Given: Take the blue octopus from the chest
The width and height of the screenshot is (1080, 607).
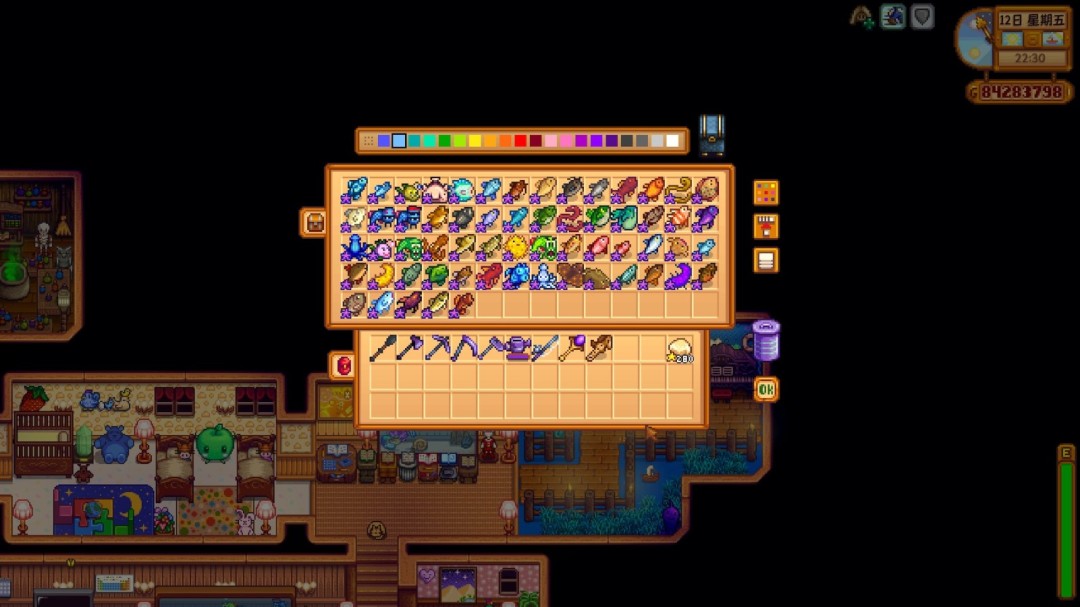Looking at the screenshot, I should [x=355, y=247].
